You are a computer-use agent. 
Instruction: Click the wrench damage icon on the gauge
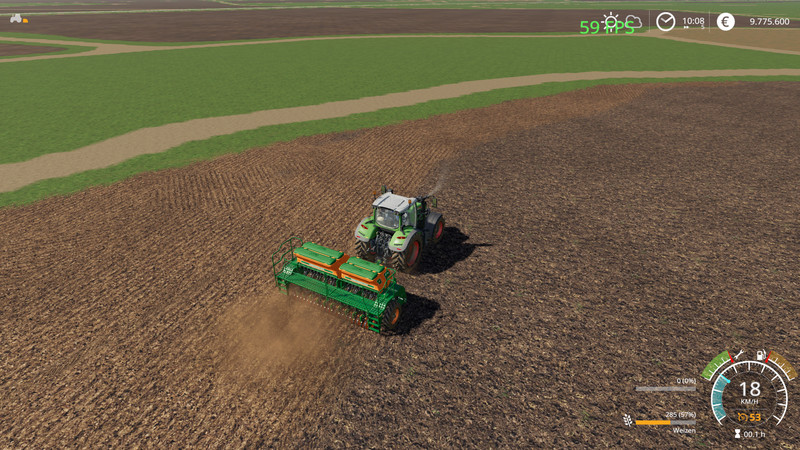coord(739,356)
